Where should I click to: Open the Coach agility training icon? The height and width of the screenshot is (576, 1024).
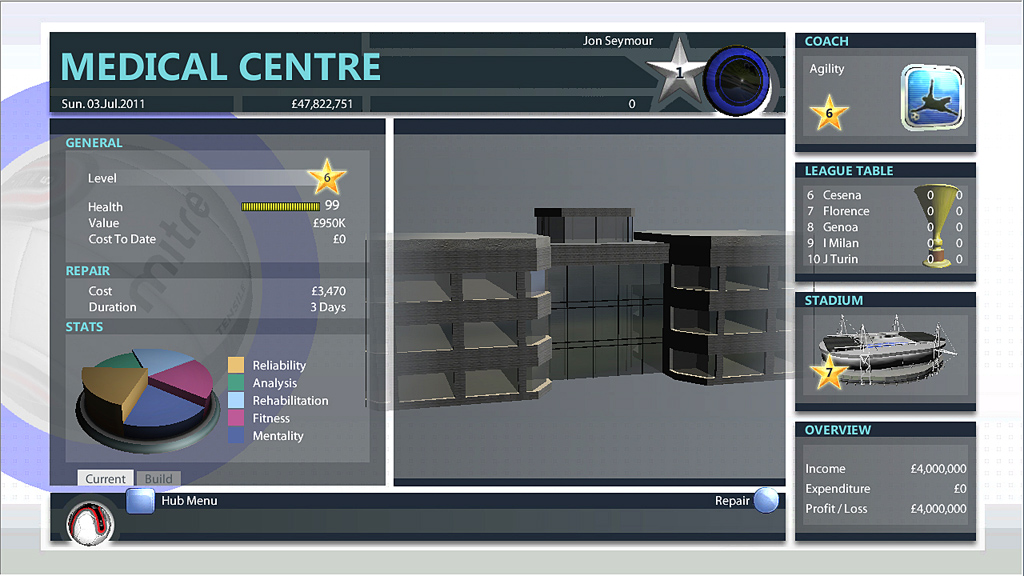pos(932,96)
